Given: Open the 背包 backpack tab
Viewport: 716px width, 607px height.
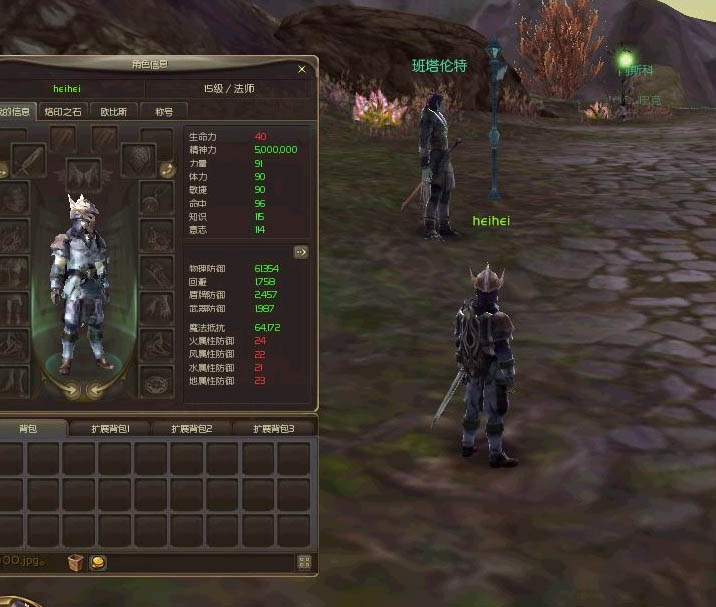Looking at the screenshot, I should pos(30,428).
